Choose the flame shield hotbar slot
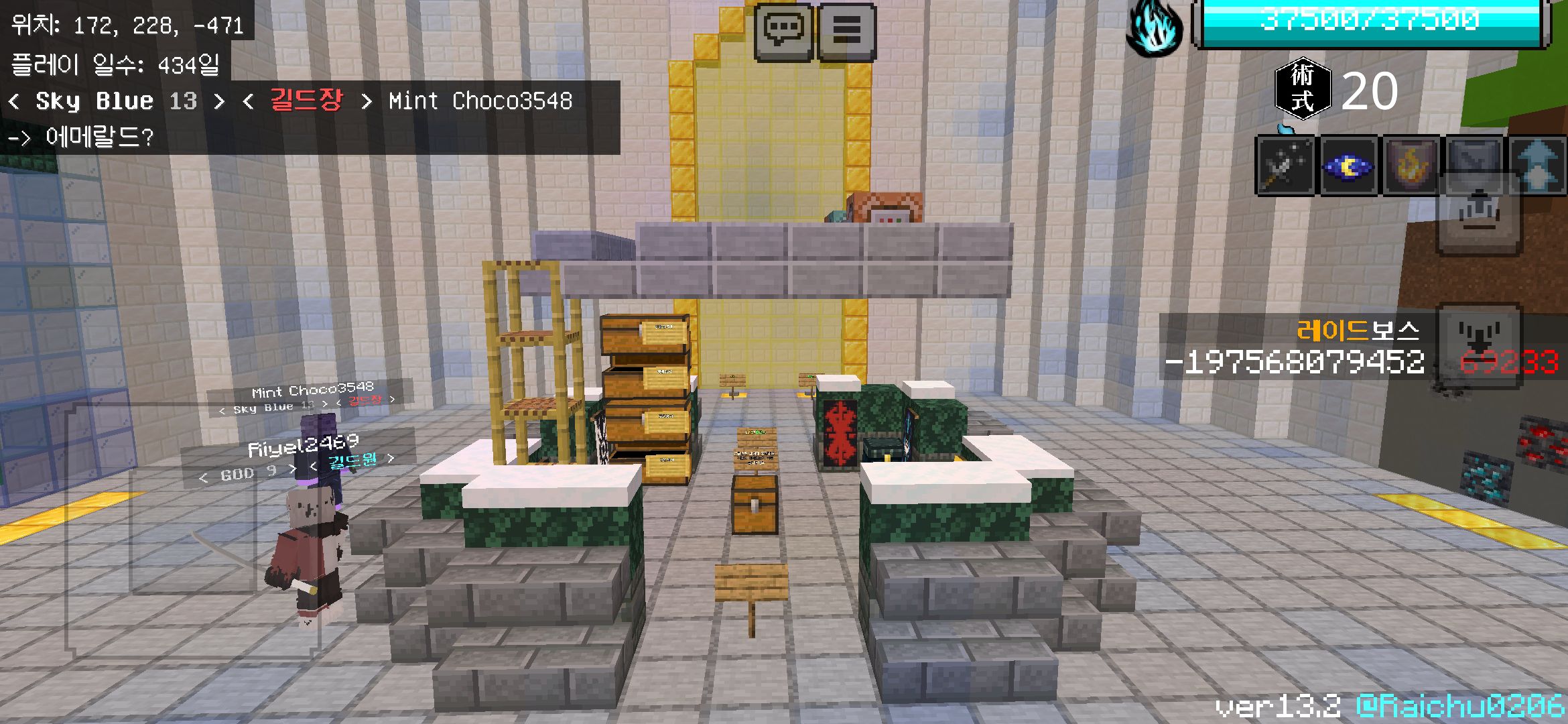 [1411, 166]
